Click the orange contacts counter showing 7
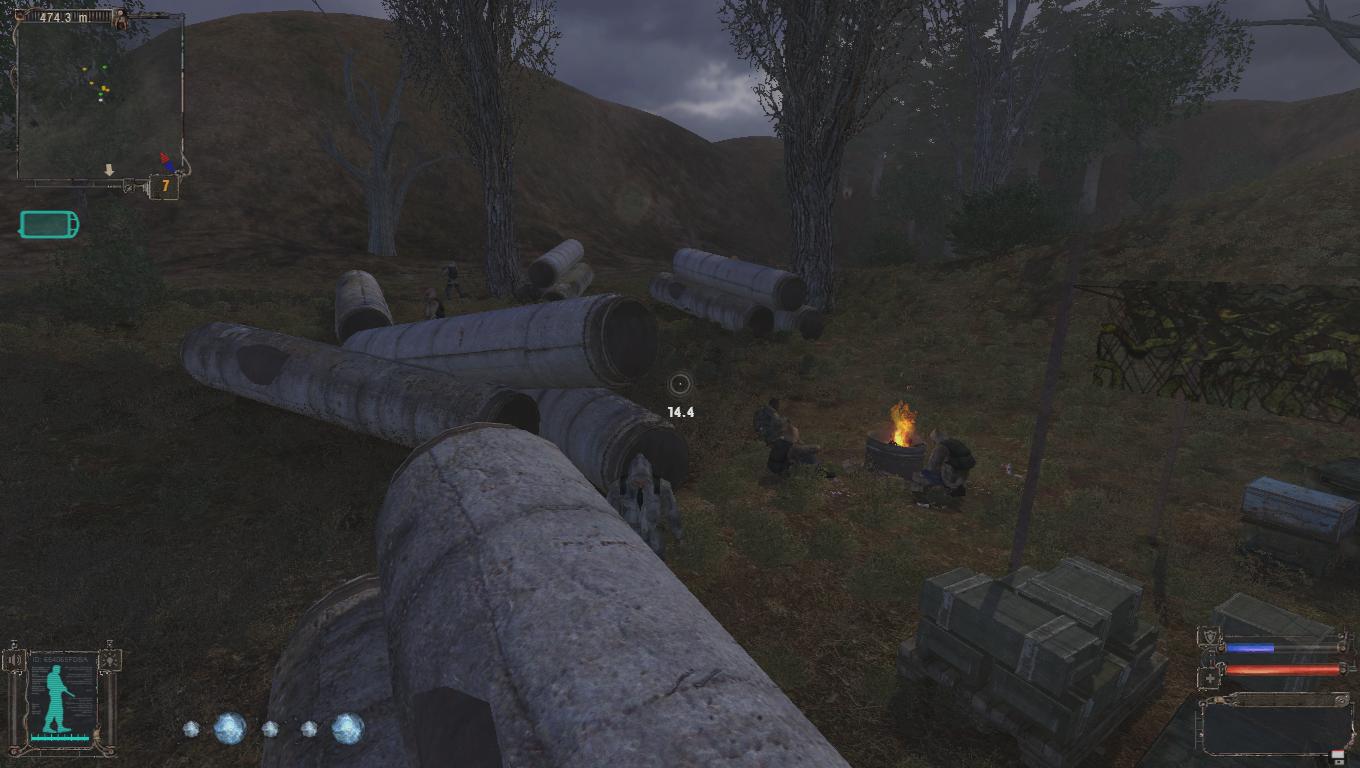The image size is (1360, 768). [x=163, y=186]
